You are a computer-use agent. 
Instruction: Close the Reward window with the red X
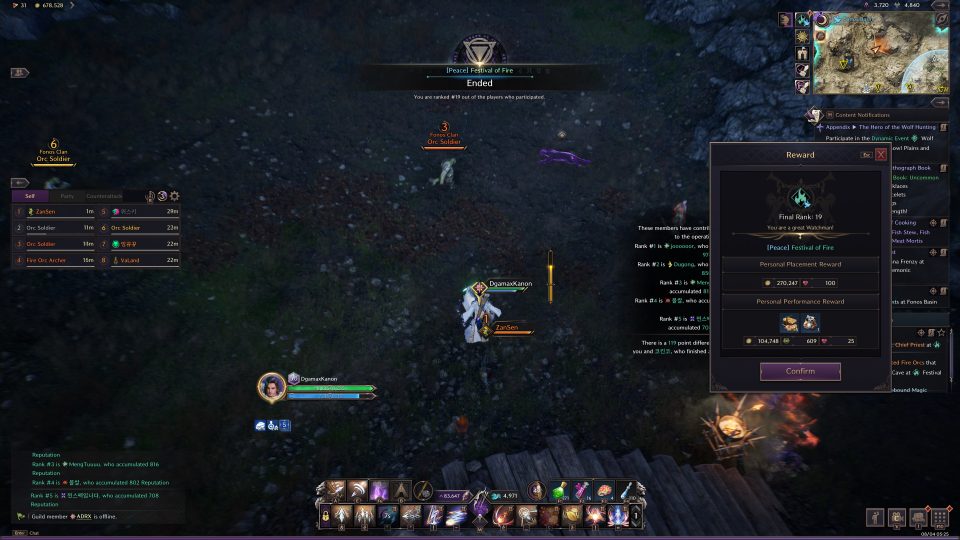tap(881, 155)
